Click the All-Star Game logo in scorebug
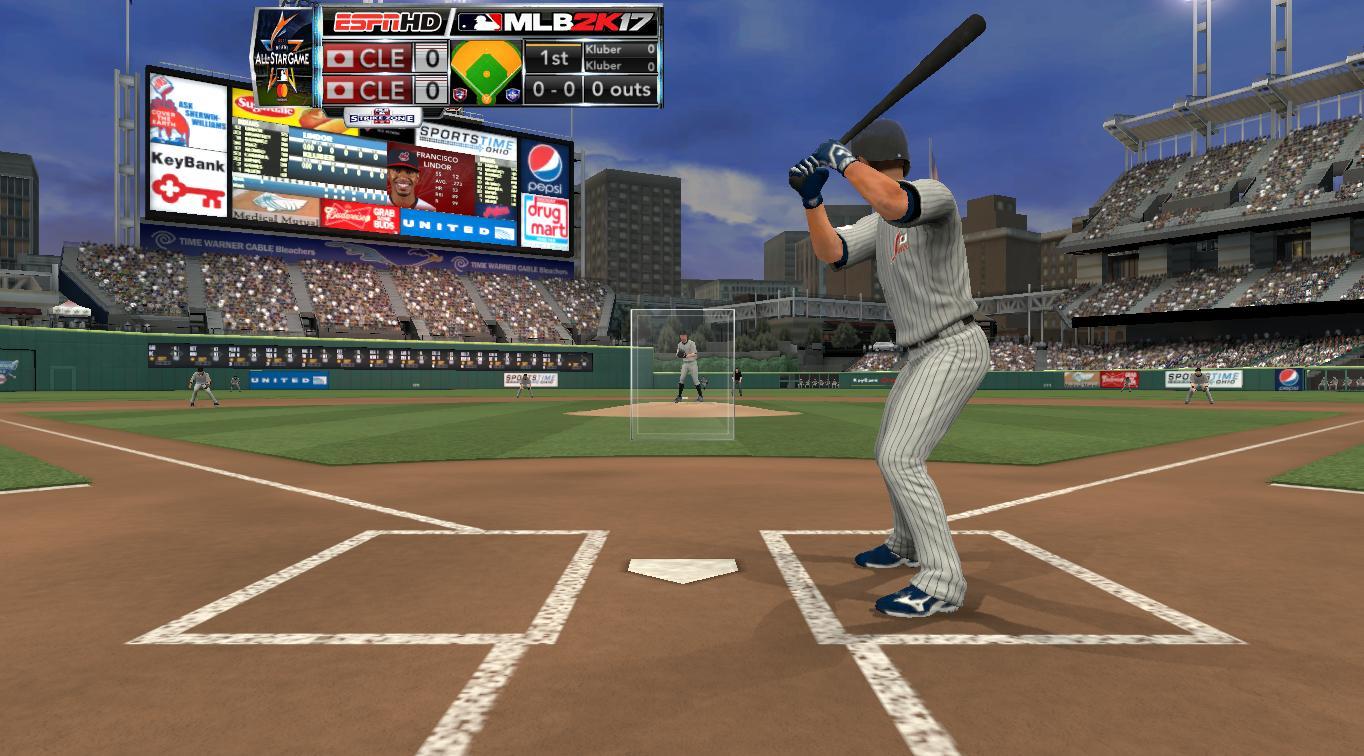Viewport: 1364px width, 756px height. 284,57
